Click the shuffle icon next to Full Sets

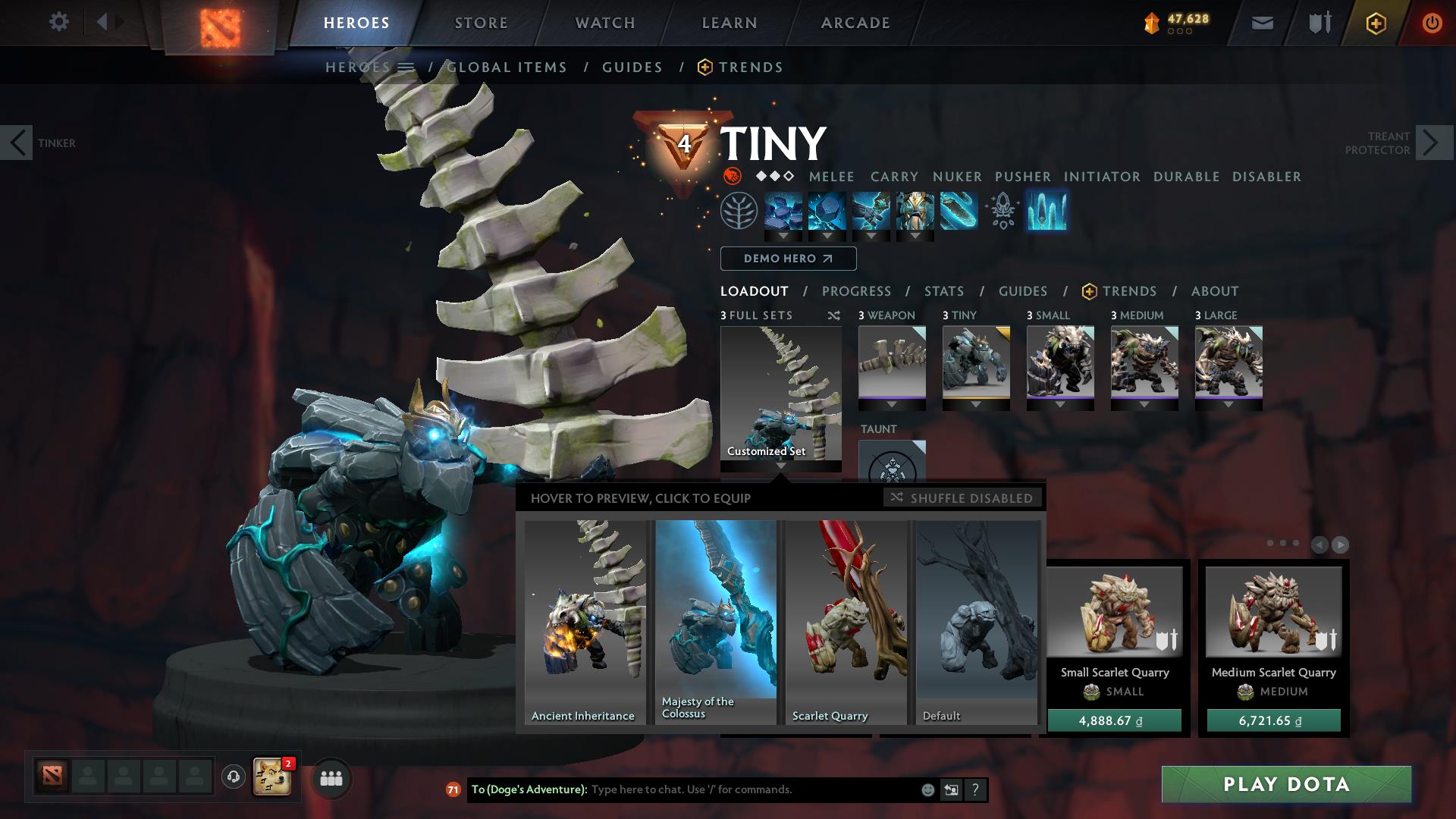coord(834,316)
